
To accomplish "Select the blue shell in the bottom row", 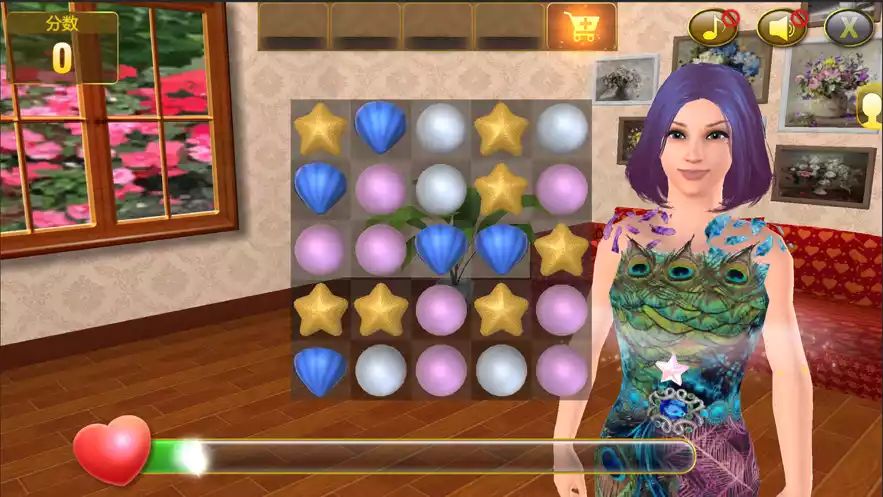I will [320, 370].
